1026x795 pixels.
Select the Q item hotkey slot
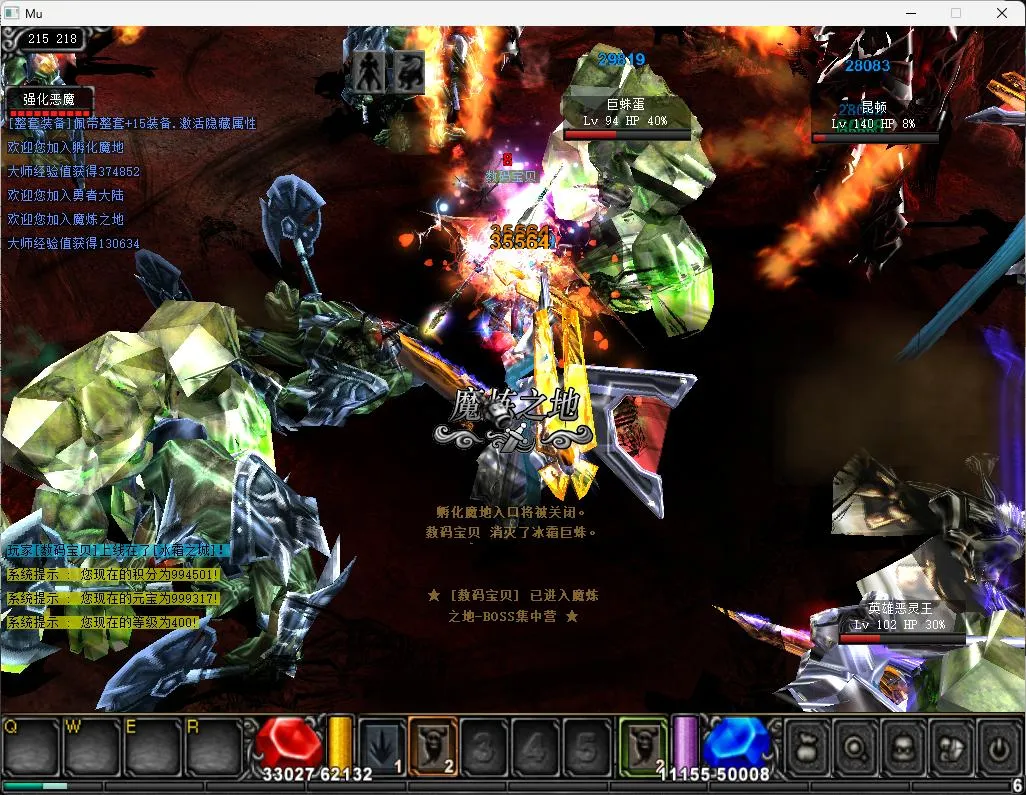click(32, 747)
